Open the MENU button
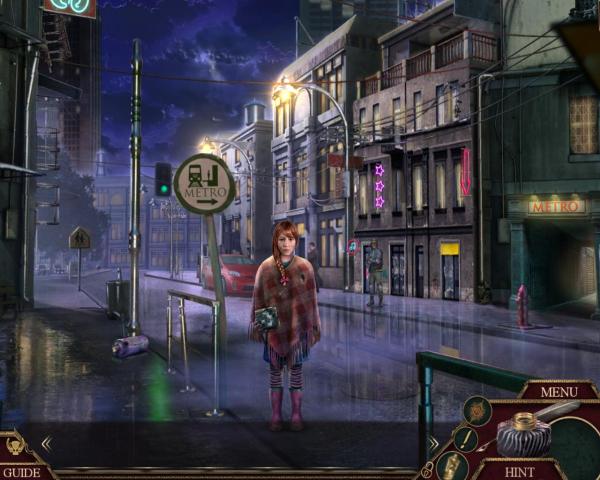 (x=559, y=391)
